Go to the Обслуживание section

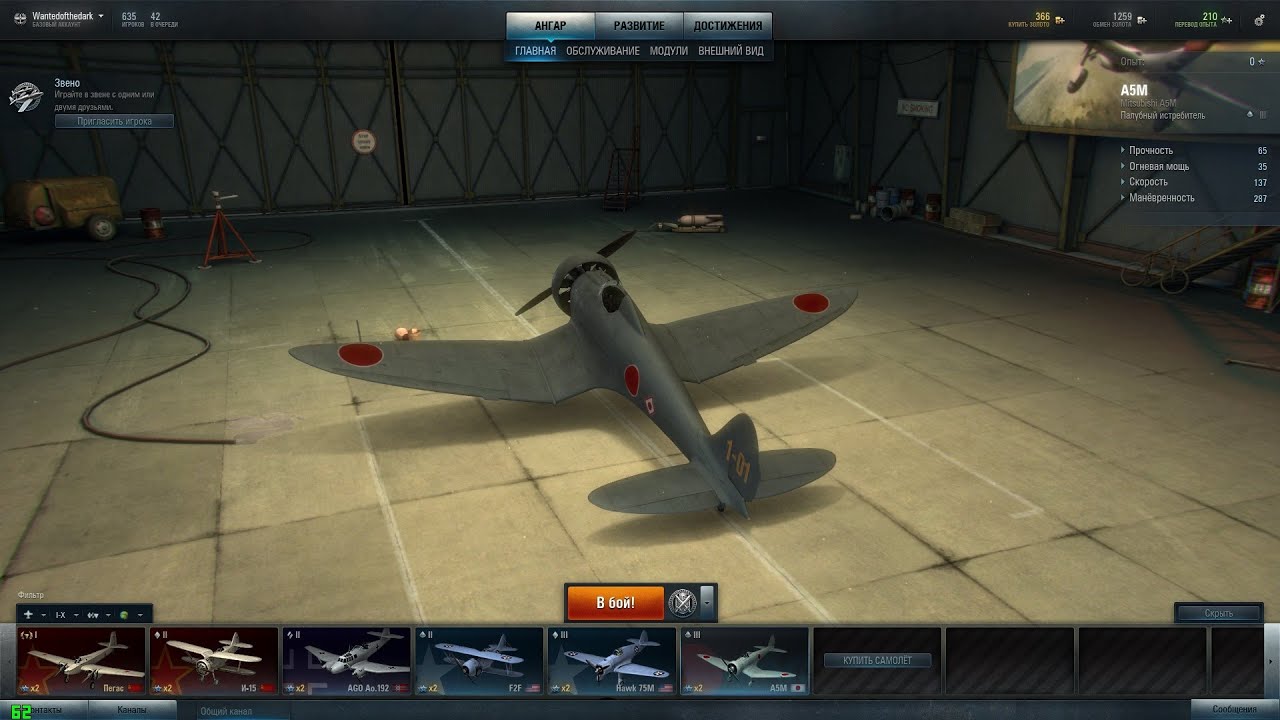tap(602, 51)
